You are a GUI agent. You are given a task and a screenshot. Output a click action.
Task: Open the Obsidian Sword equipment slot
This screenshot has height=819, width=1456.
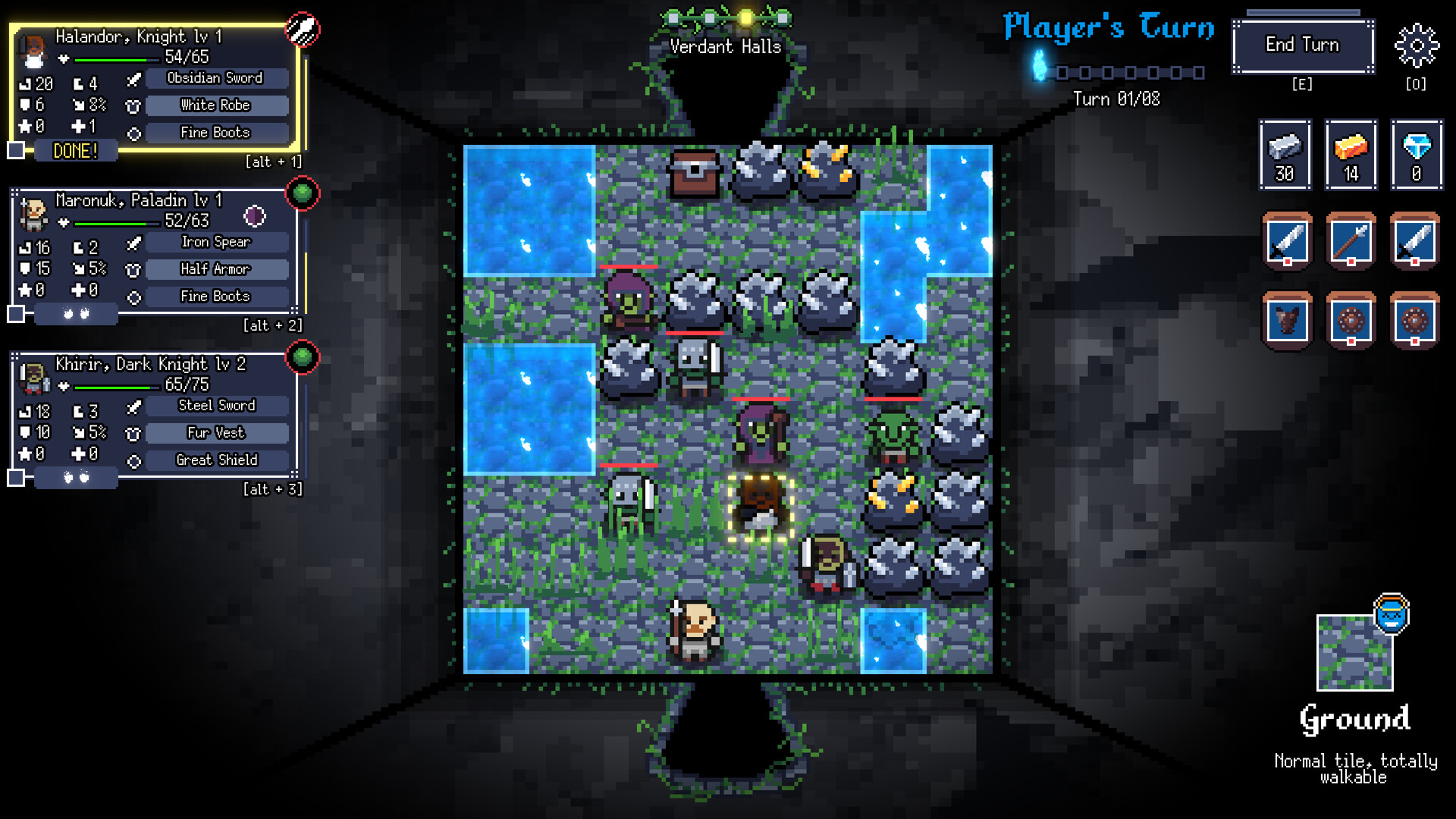coord(215,78)
